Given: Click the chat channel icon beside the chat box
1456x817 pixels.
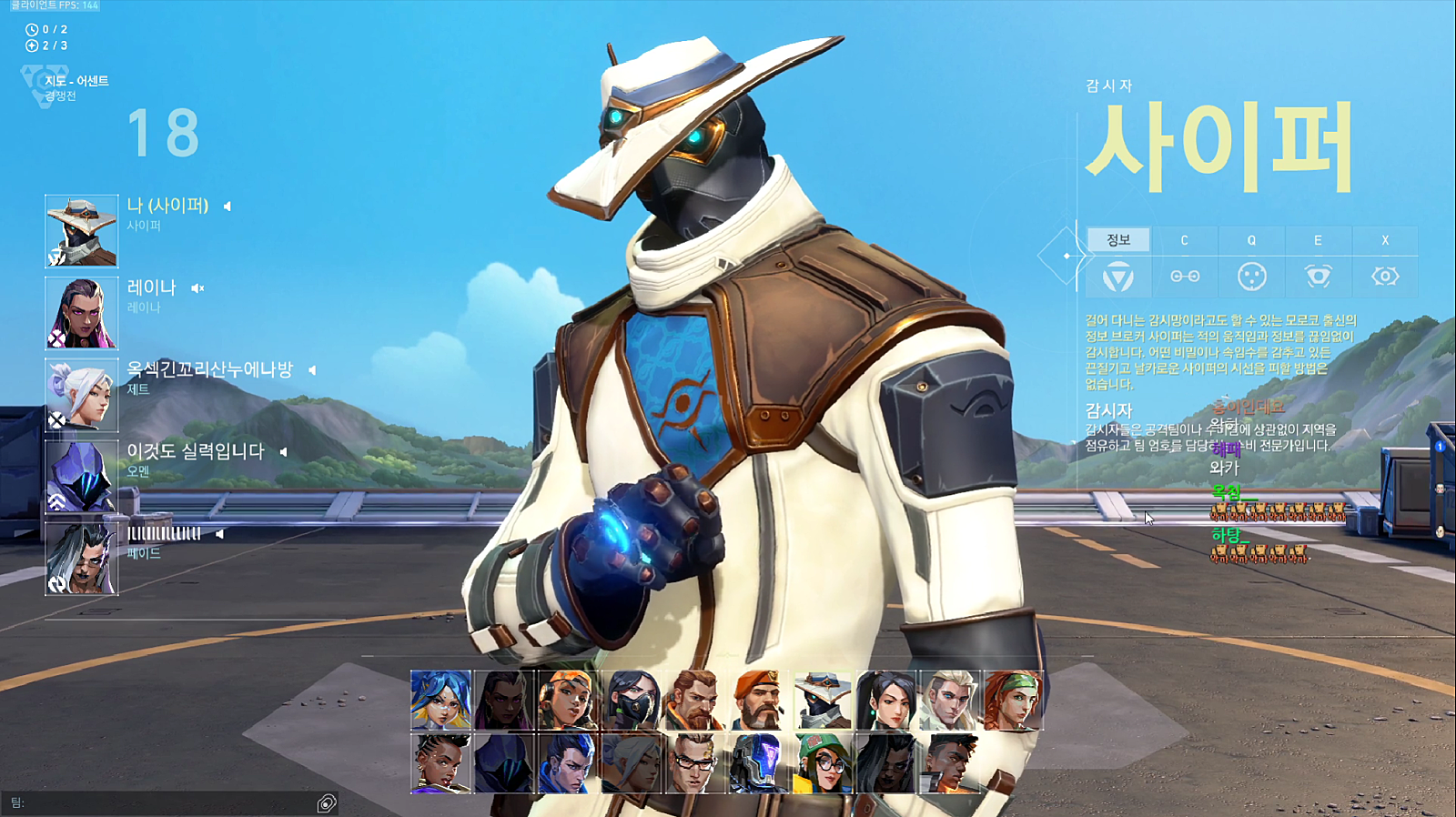Looking at the screenshot, I should point(327,802).
